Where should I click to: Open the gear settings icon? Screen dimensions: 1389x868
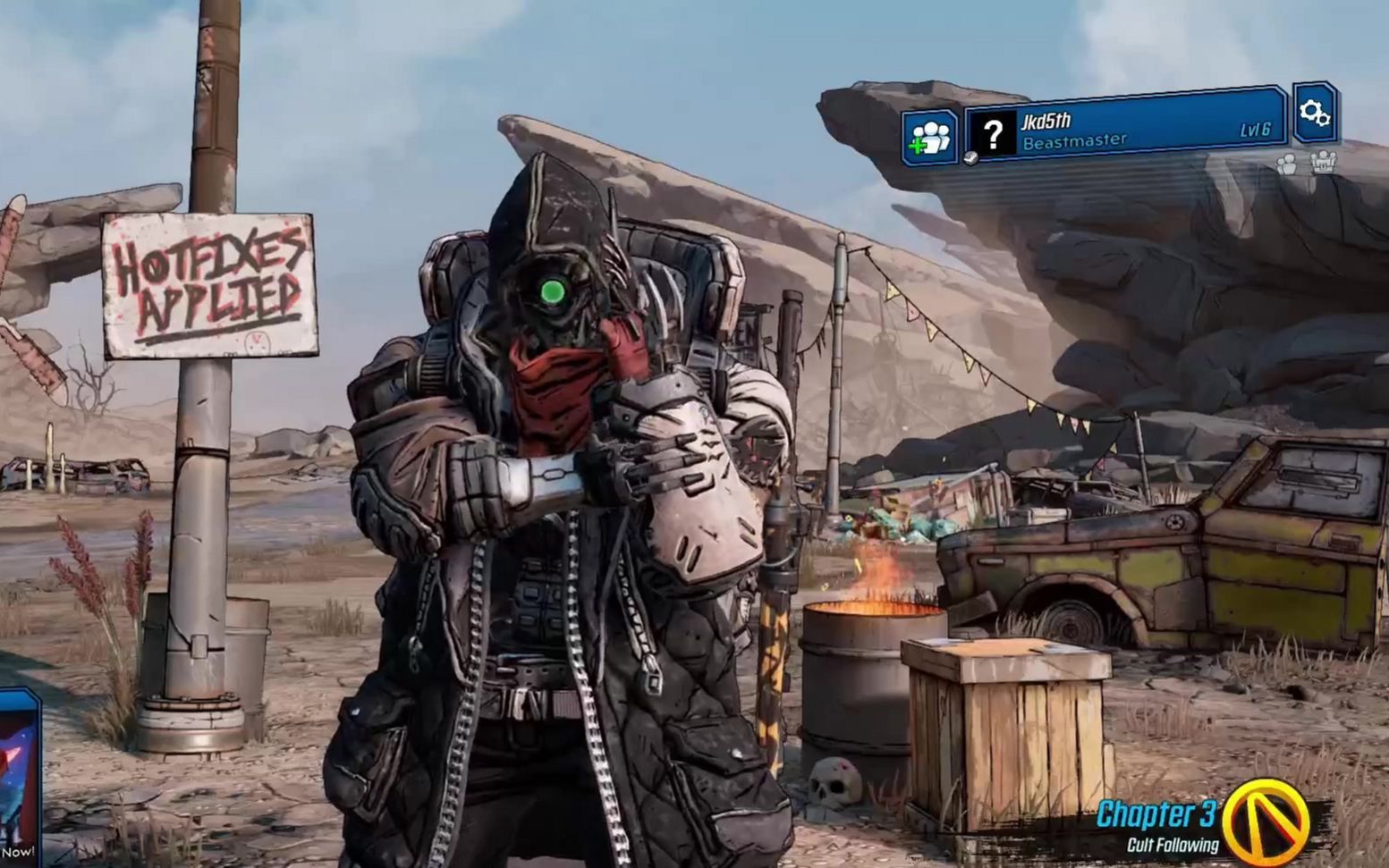[x=1314, y=113]
